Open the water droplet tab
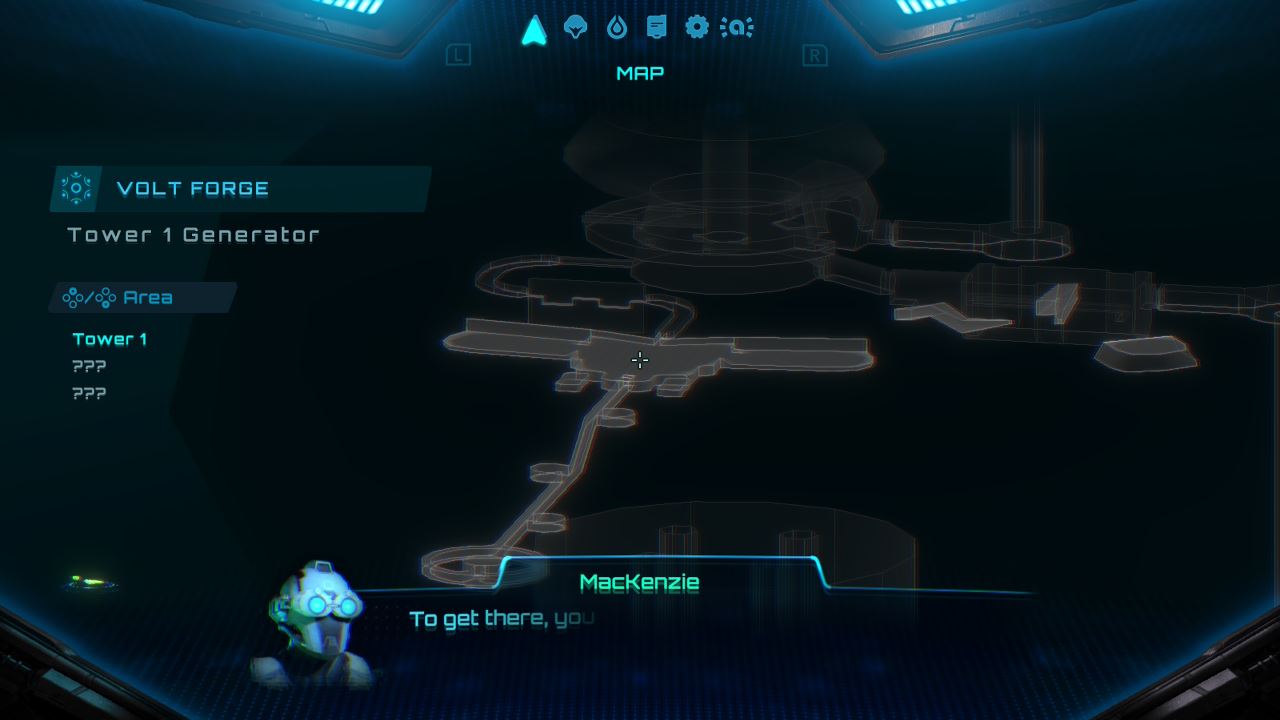This screenshot has width=1280, height=720. pos(616,27)
